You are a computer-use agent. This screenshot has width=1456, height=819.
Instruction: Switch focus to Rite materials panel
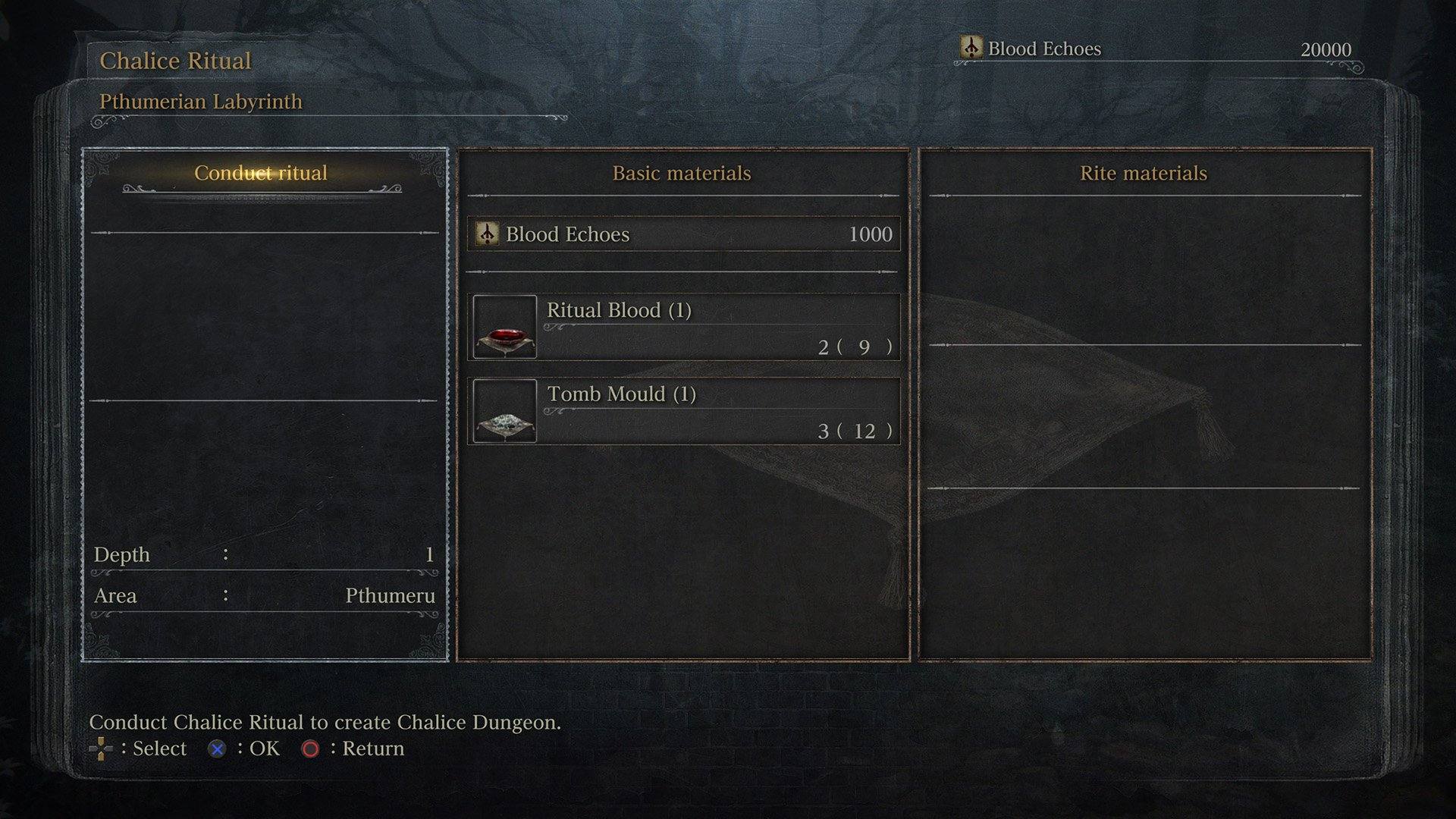(x=1144, y=173)
